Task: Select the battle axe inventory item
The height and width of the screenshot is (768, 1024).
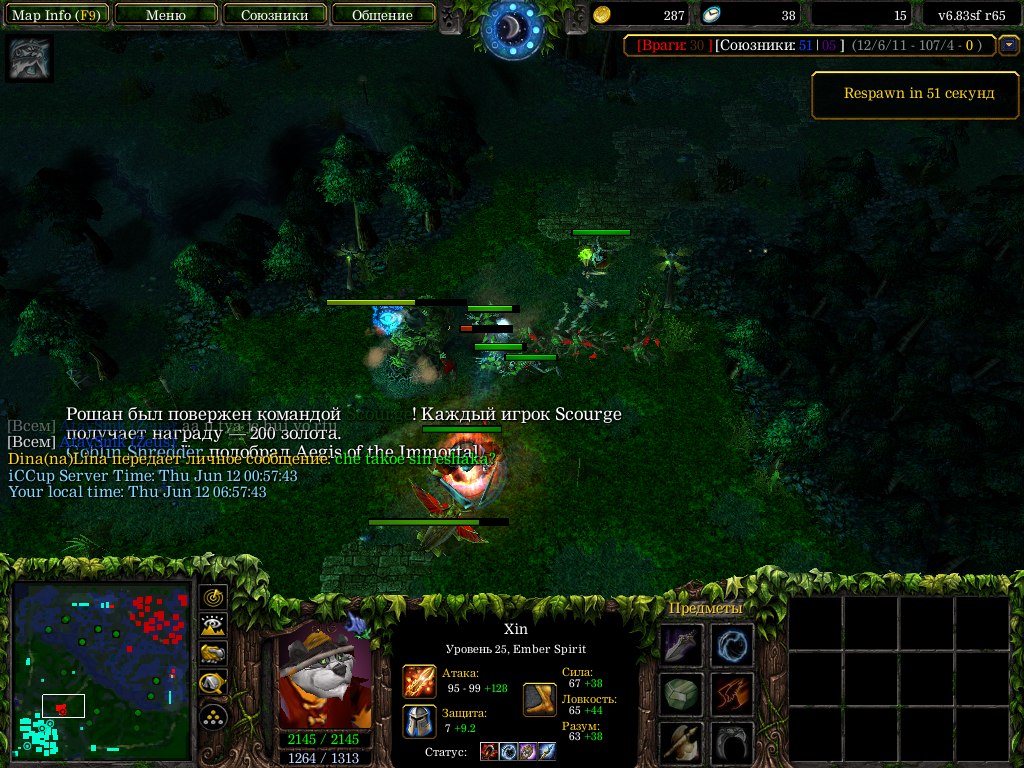Action: (x=681, y=743)
